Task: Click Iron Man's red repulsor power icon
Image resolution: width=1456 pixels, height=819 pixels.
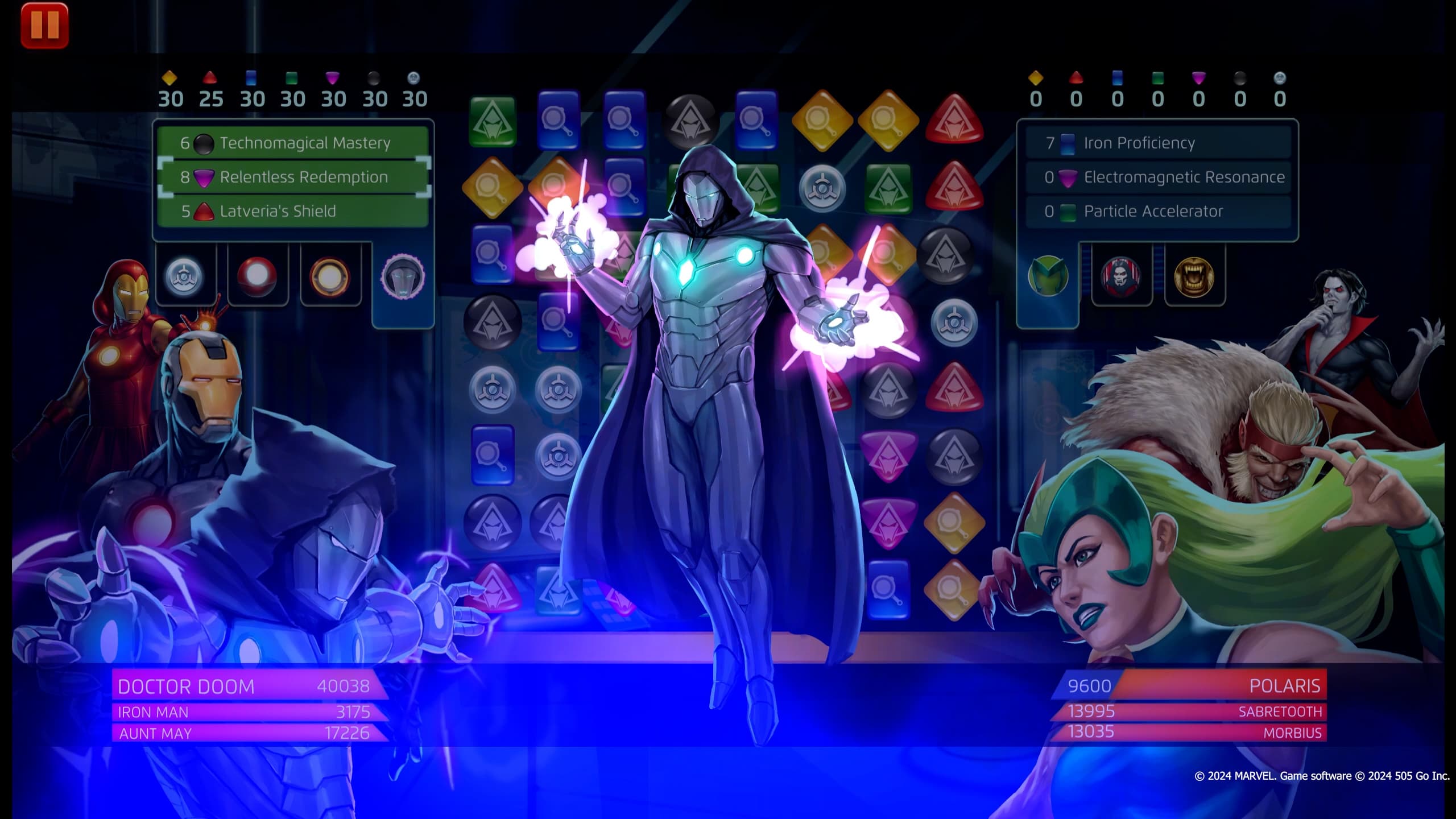Action: pyautogui.click(x=257, y=276)
